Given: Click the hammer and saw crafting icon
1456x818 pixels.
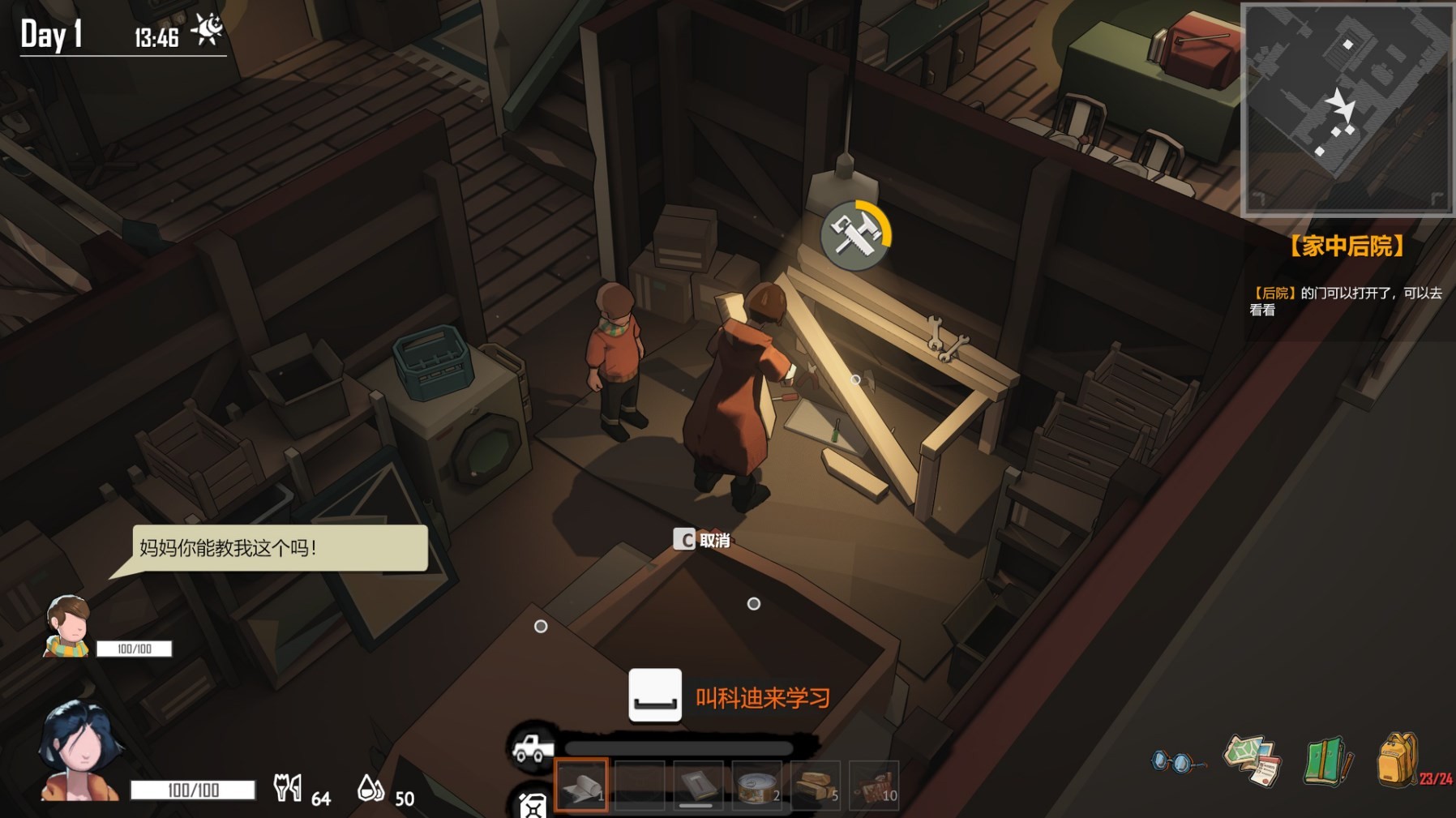Looking at the screenshot, I should (854, 235).
